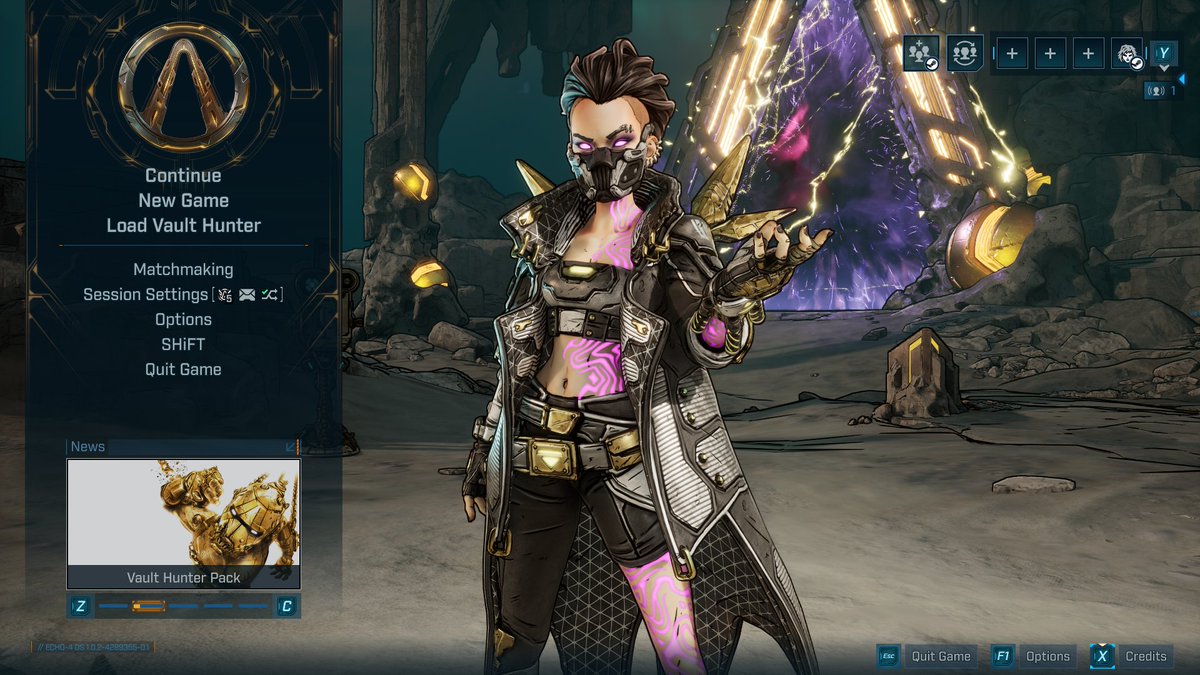The width and height of the screenshot is (1200, 675).
Task: Open the Vault Hunter Pack news thumbnail
Action: pos(183,523)
